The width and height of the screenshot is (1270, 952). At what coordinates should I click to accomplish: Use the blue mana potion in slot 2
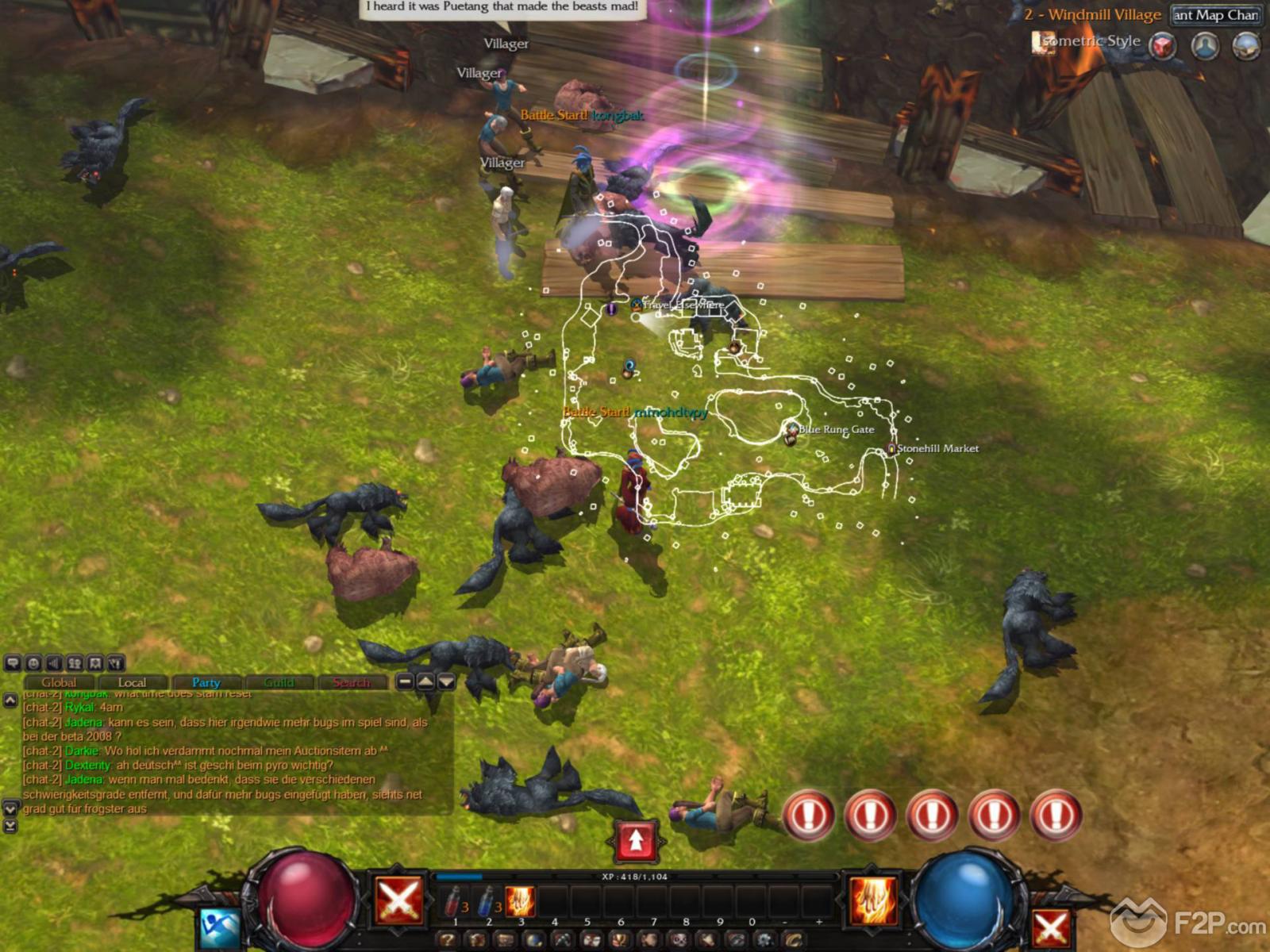tap(487, 902)
